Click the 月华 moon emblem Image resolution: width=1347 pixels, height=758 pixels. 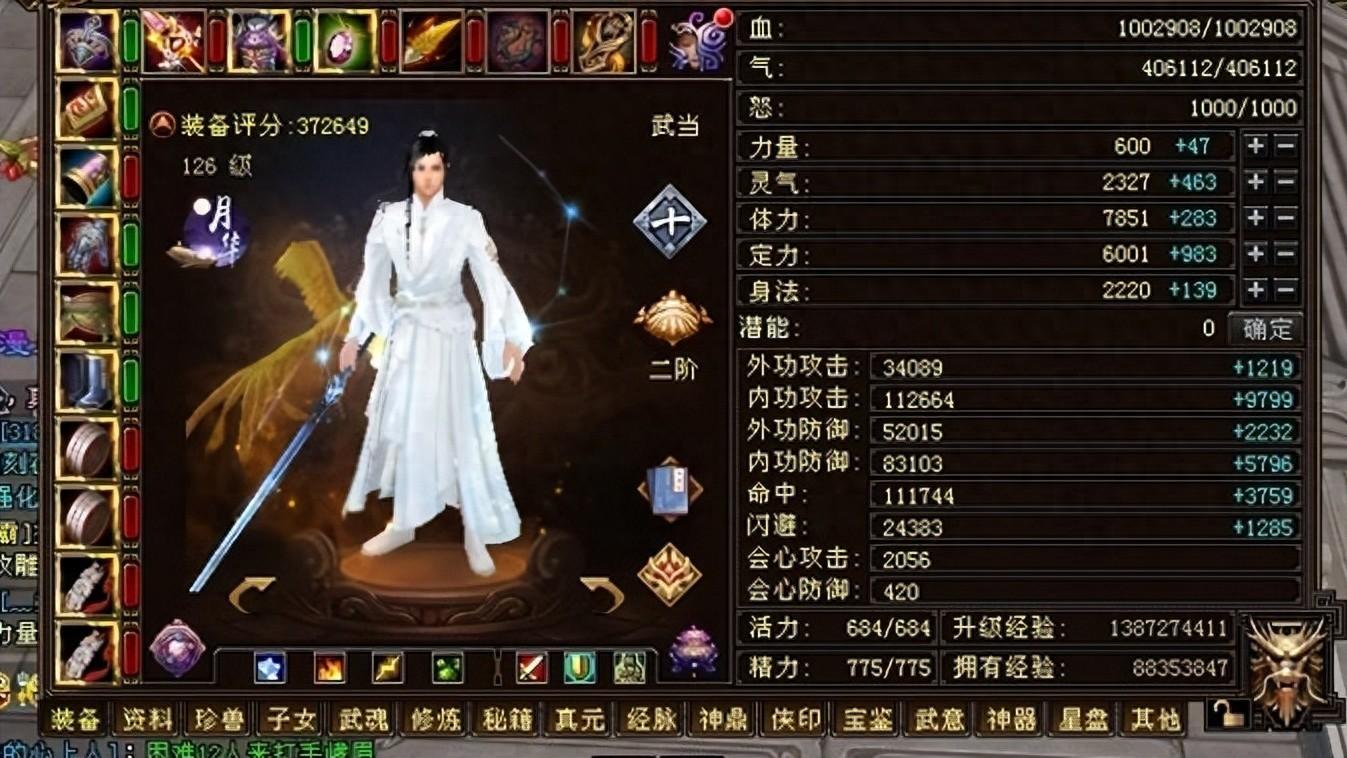tap(213, 232)
